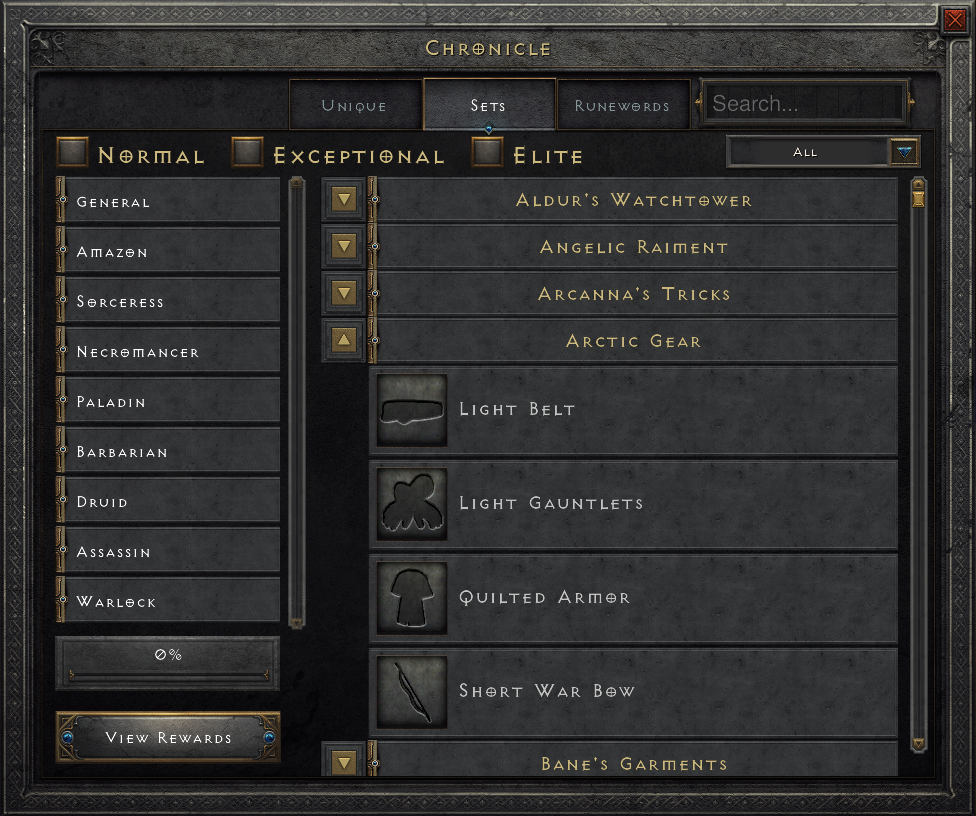Select the Light Gauntlets item row
Viewport: 976px width, 816px height.
[634, 503]
